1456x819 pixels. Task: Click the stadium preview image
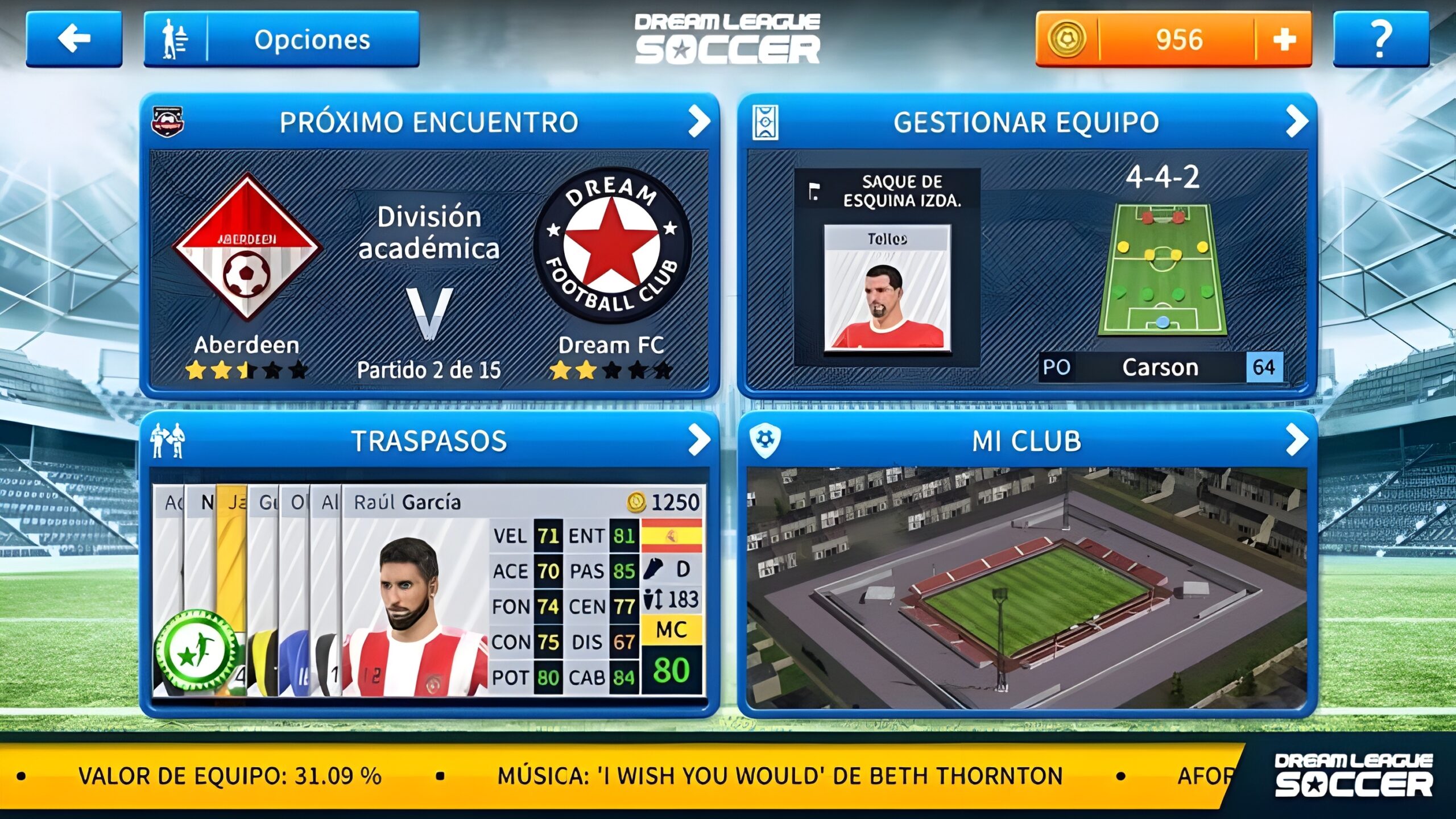pyautogui.click(x=1027, y=588)
